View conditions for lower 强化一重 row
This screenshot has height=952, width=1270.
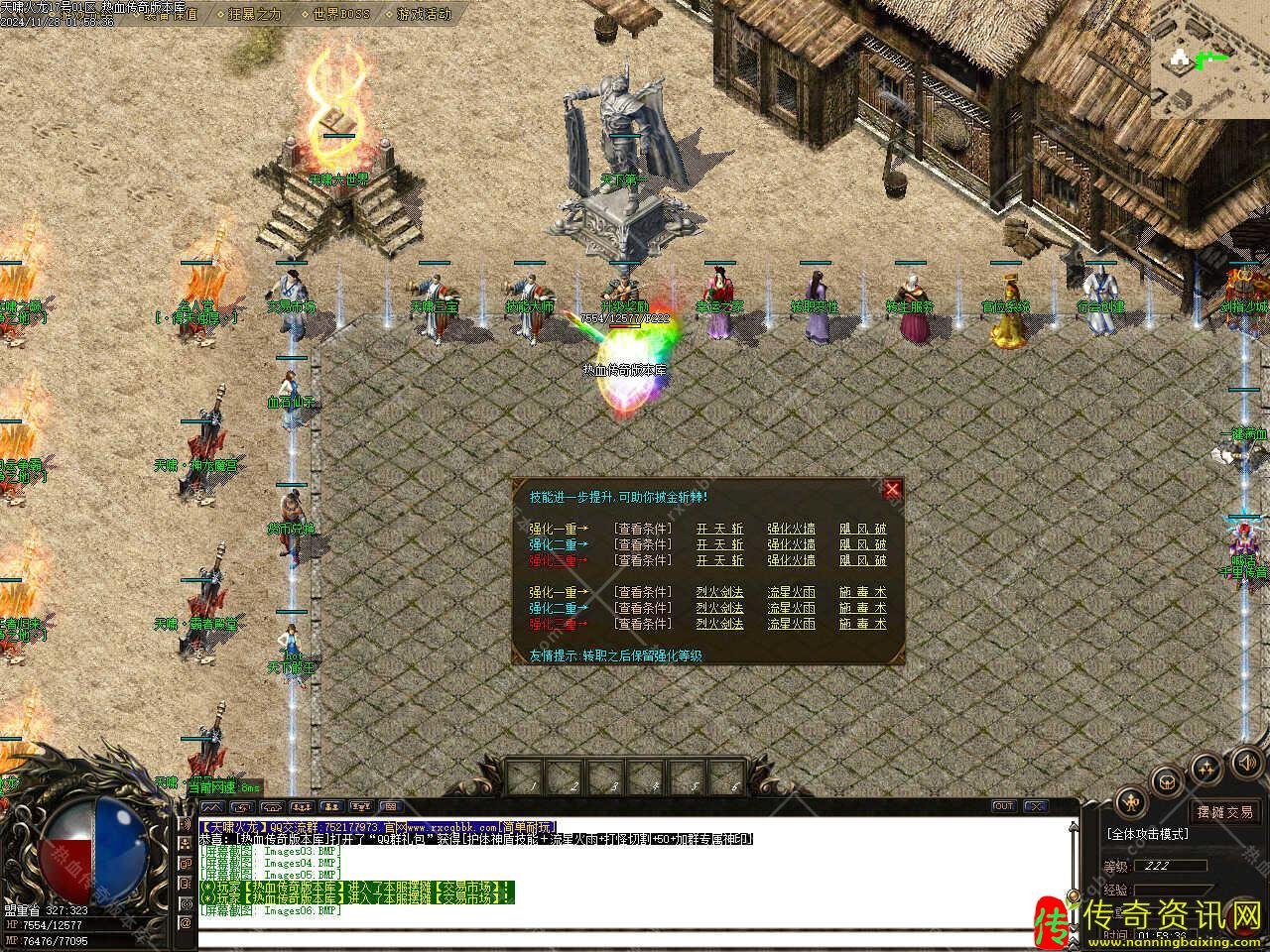[x=642, y=592]
